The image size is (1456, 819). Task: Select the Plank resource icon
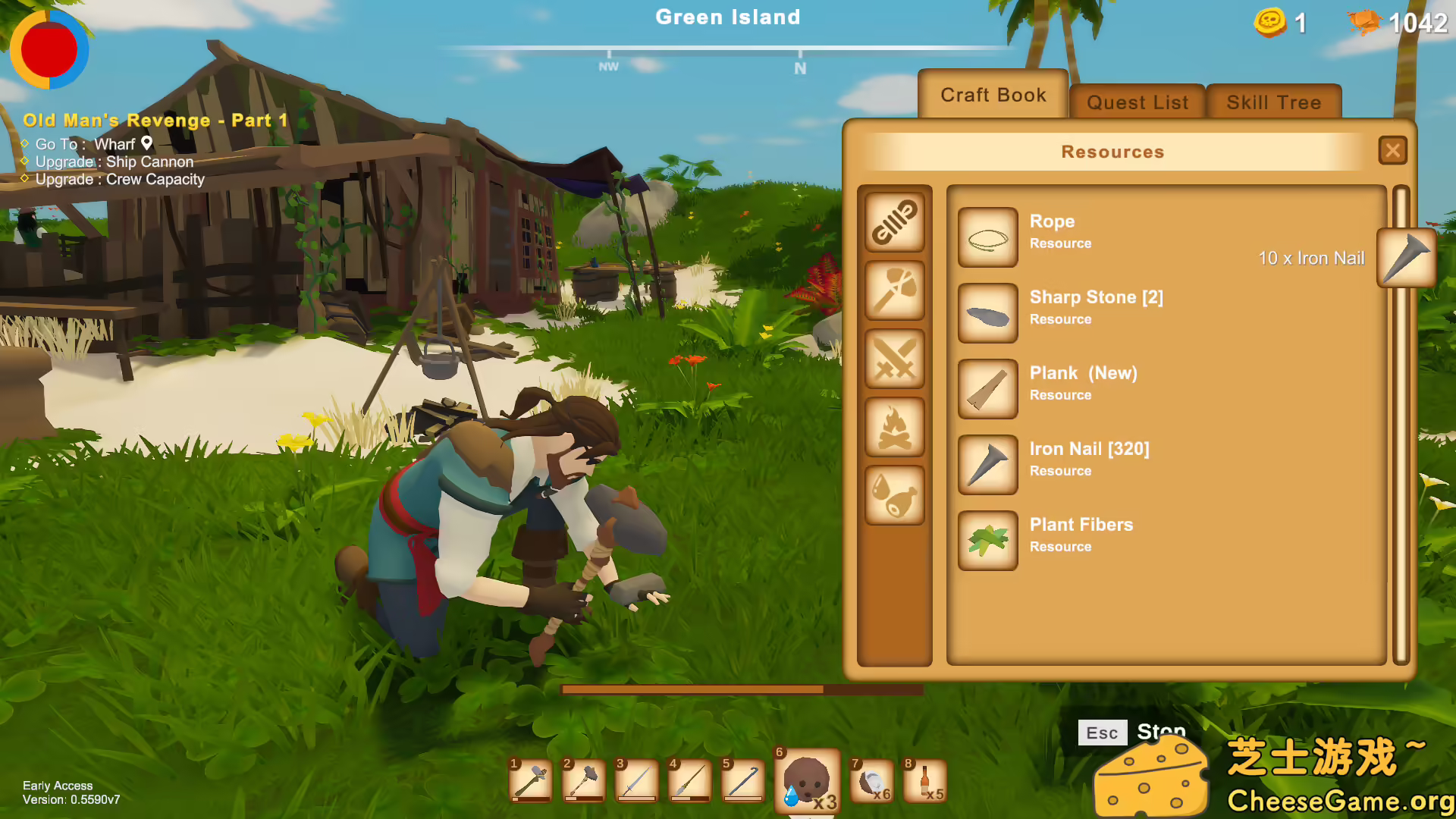pyautogui.click(x=987, y=388)
